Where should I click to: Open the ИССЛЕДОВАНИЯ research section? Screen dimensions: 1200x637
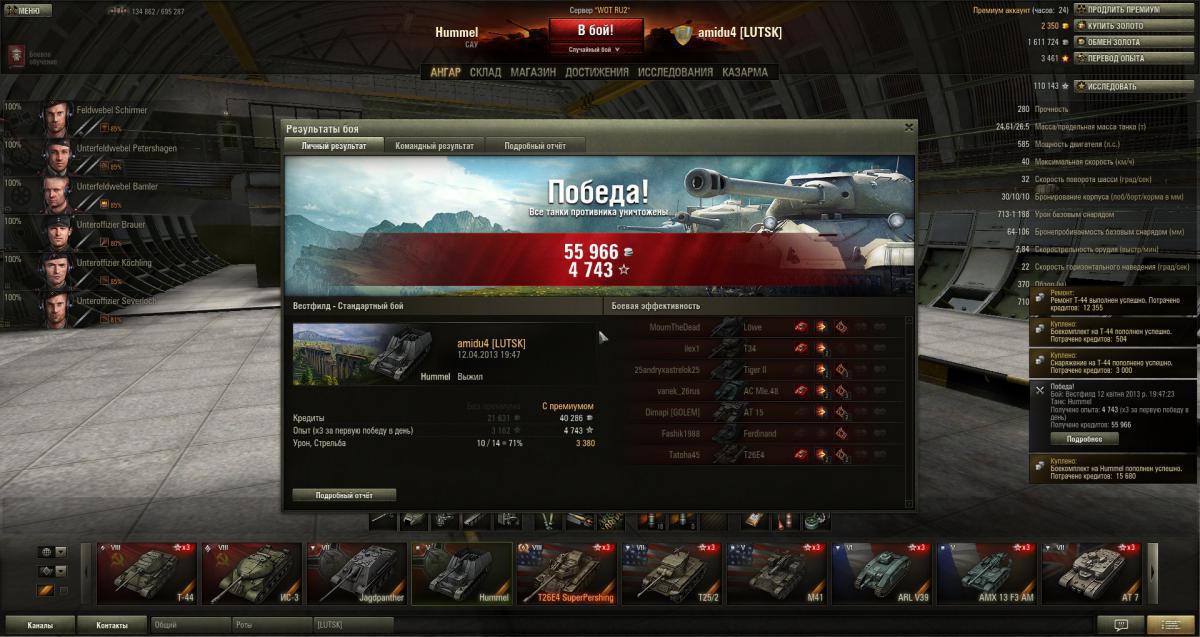click(675, 72)
